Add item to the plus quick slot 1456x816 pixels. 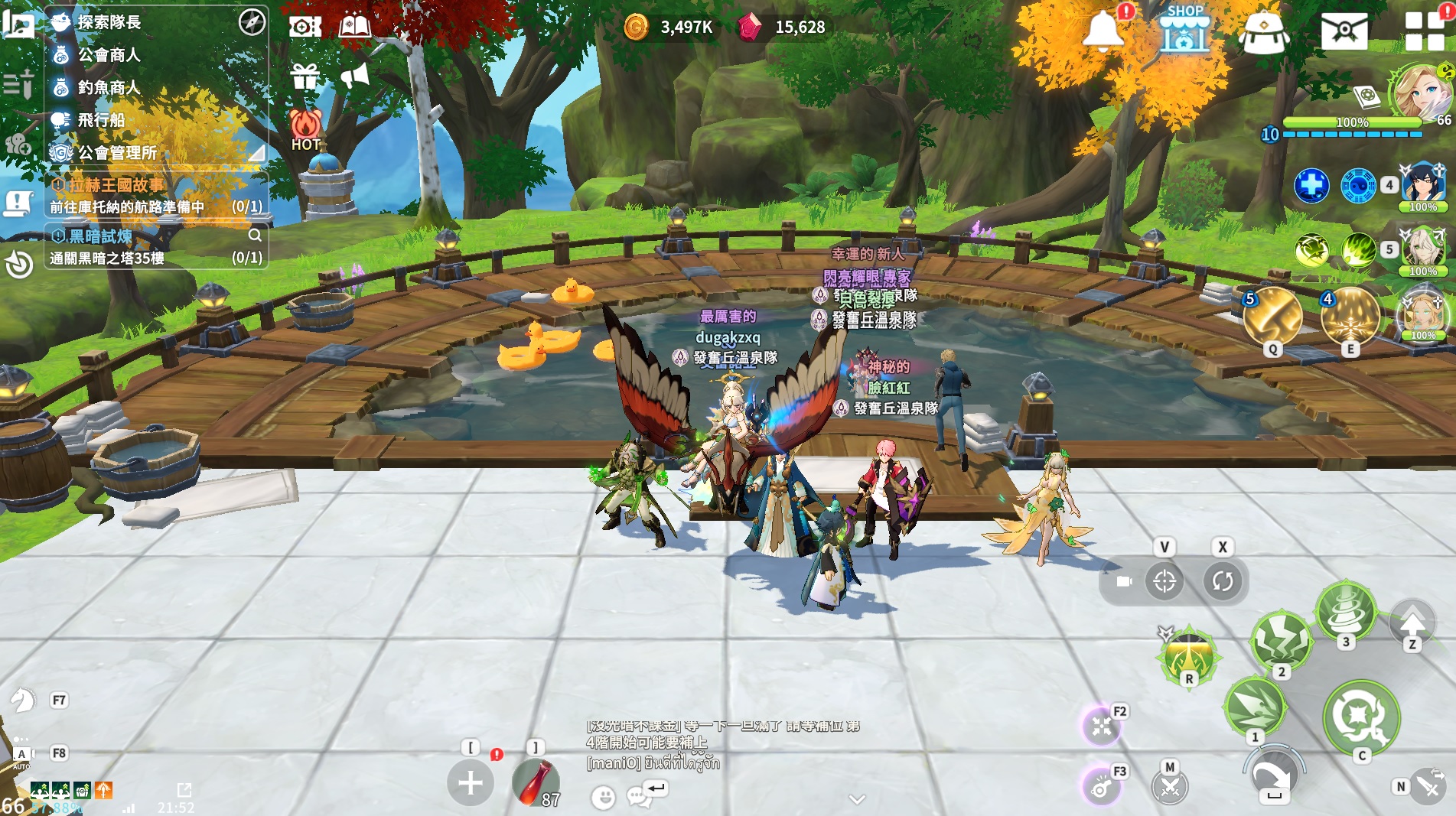[471, 782]
